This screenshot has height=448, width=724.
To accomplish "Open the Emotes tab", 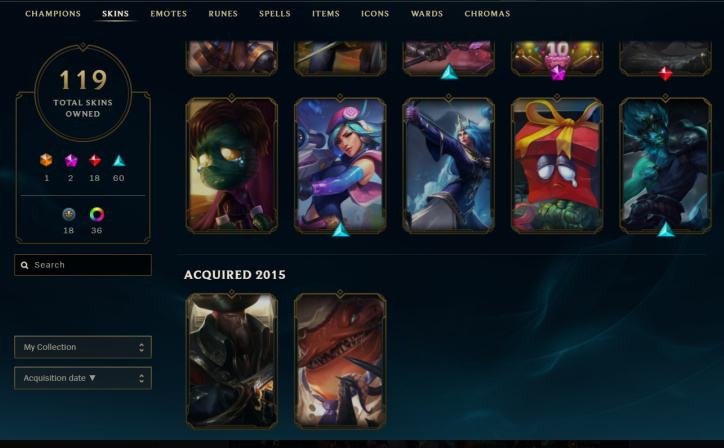I will coord(168,14).
